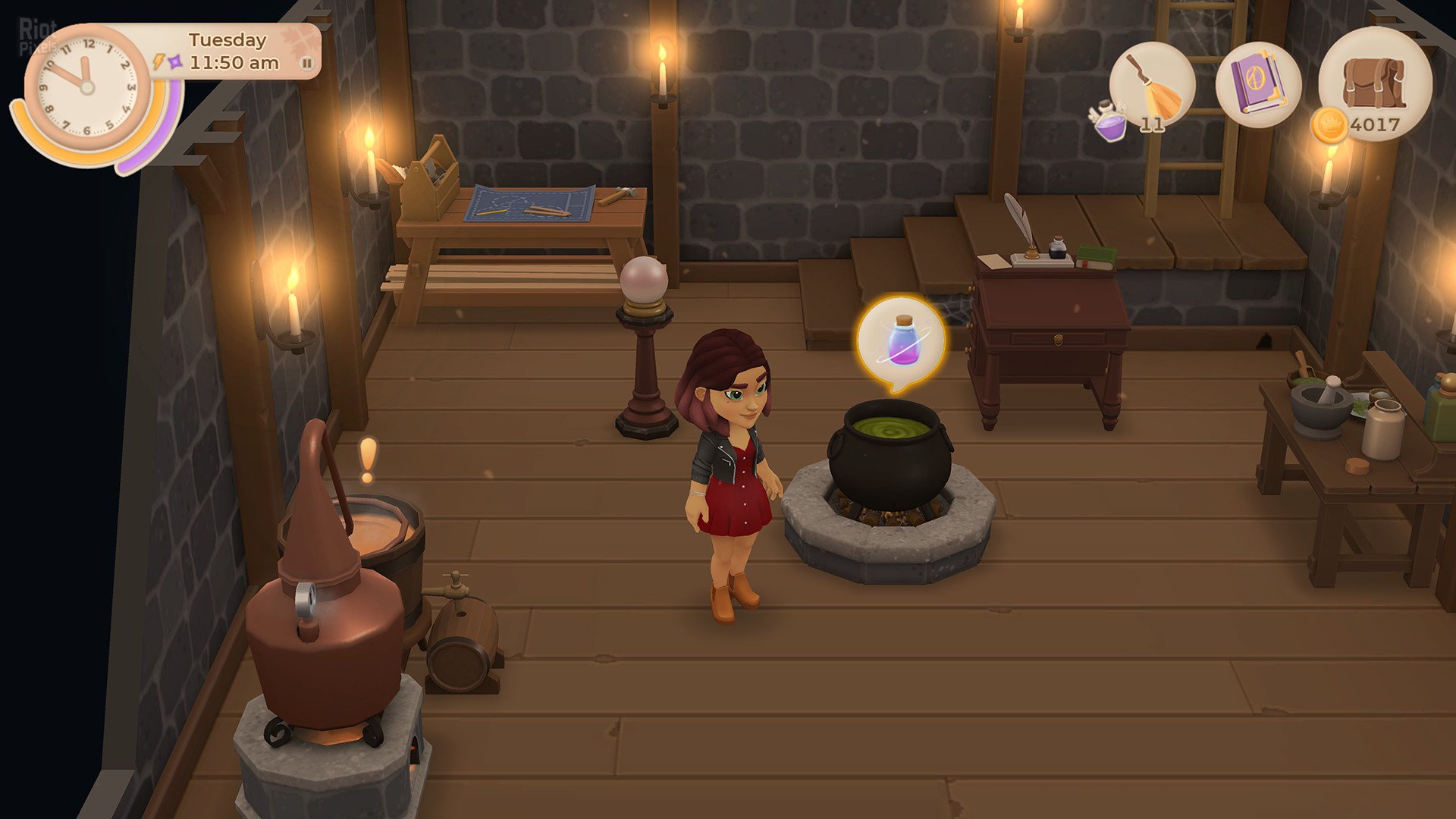Image resolution: width=1456 pixels, height=819 pixels.
Task: Click the analog day clock
Action: tap(87, 87)
